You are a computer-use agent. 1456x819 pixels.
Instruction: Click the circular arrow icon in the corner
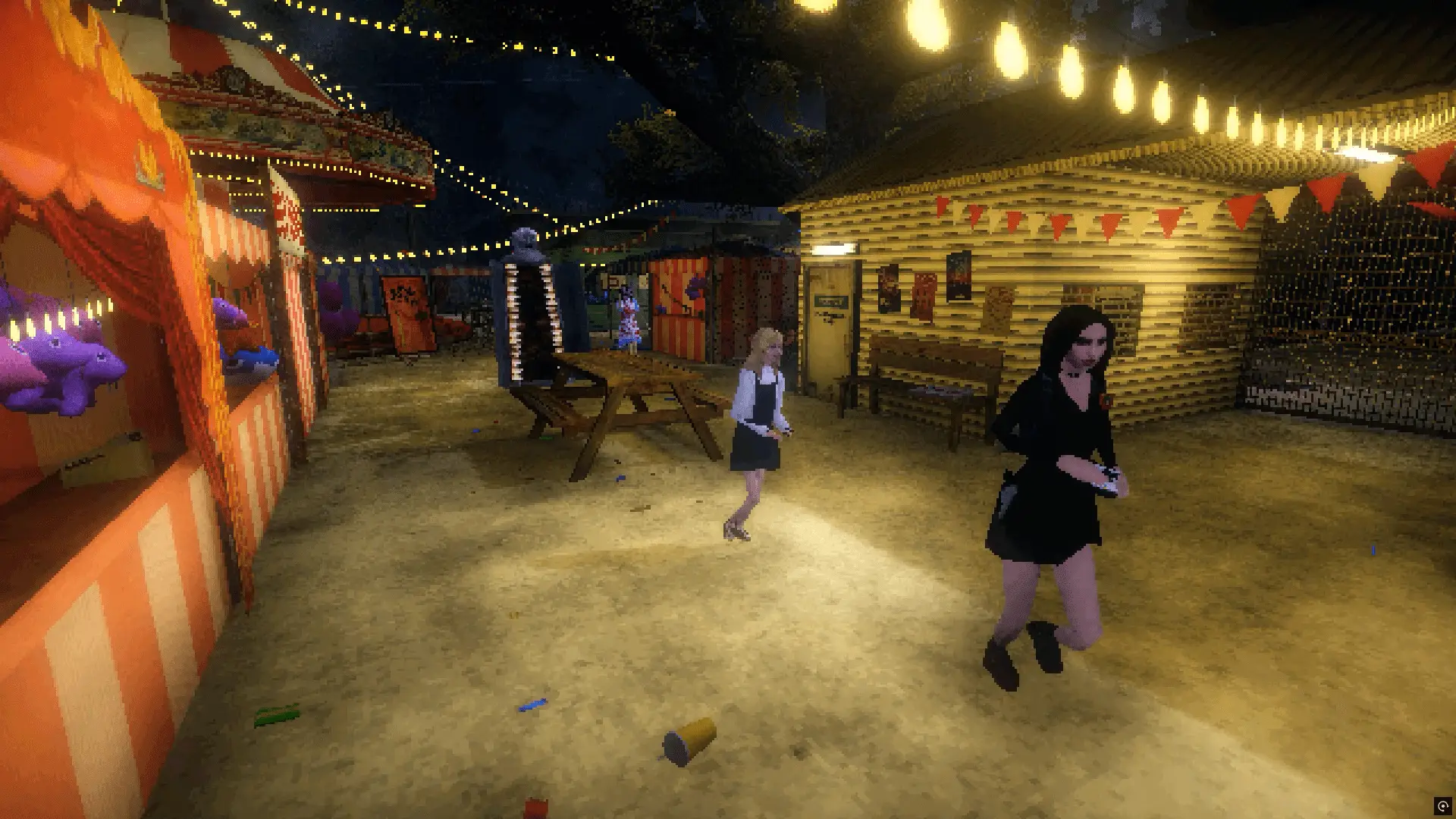click(1442, 805)
